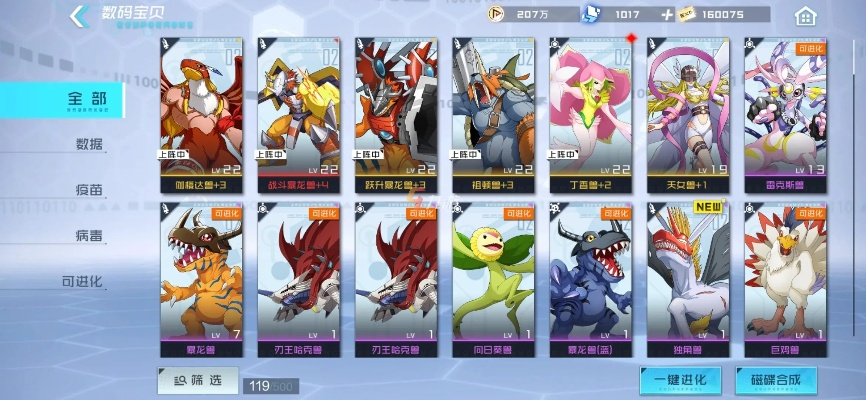Select the green 向日葵兽 card

492,280
